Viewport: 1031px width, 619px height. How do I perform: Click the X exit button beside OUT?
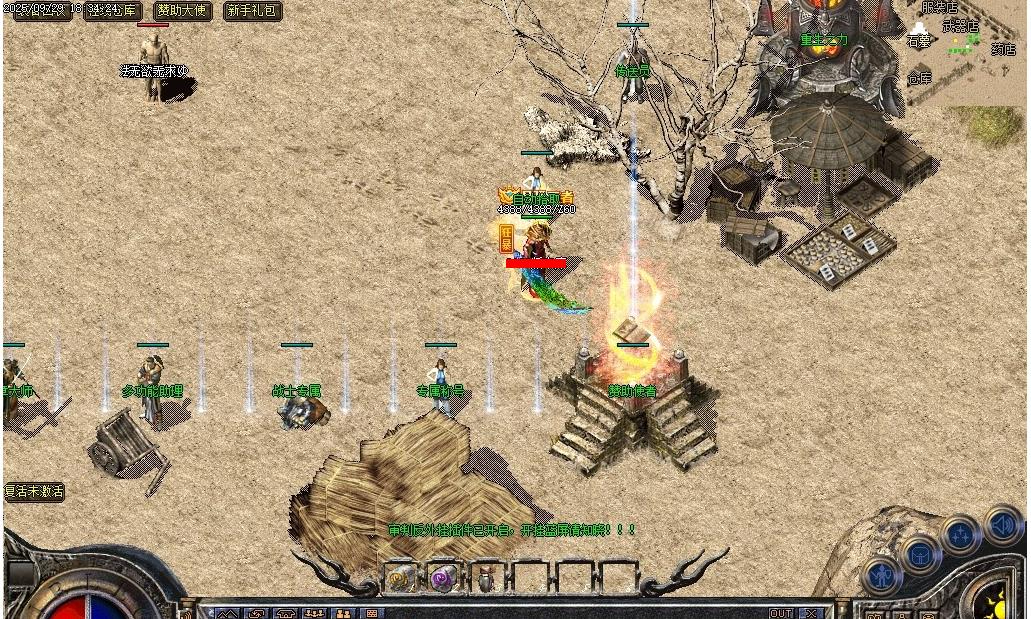coord(812,613)
